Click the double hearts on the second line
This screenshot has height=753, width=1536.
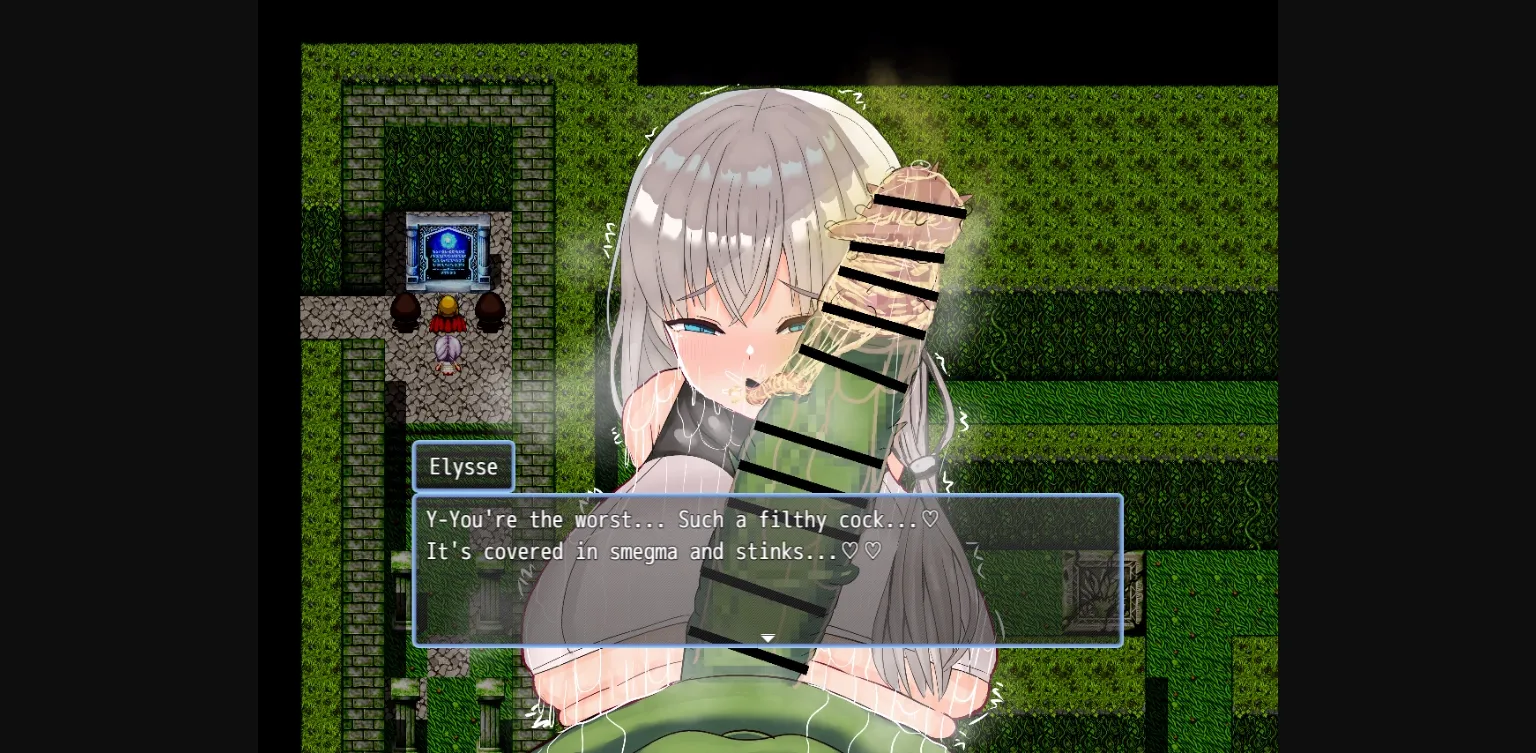coord(862,551)
